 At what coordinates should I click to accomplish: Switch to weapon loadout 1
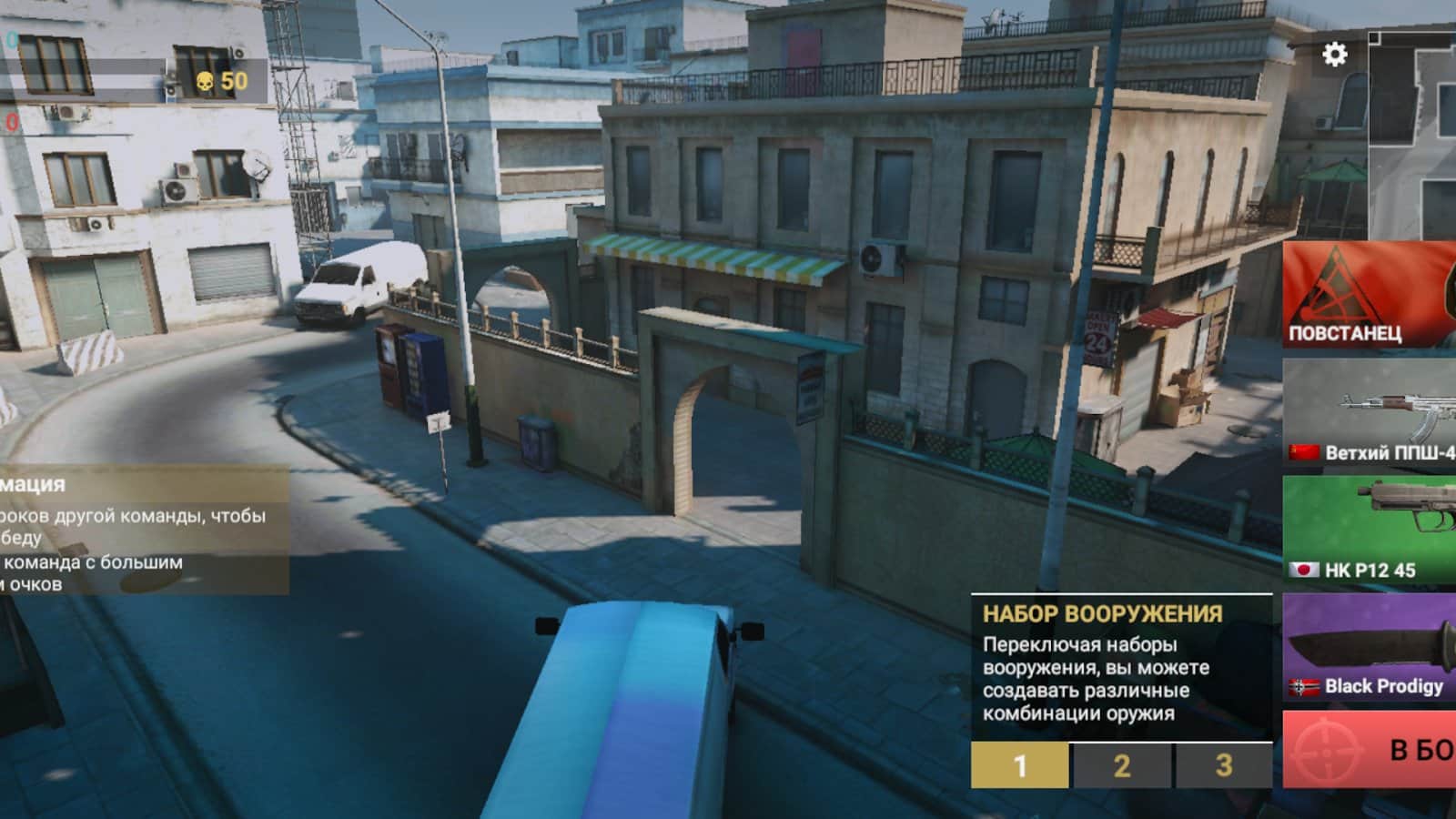[1019, 765]
